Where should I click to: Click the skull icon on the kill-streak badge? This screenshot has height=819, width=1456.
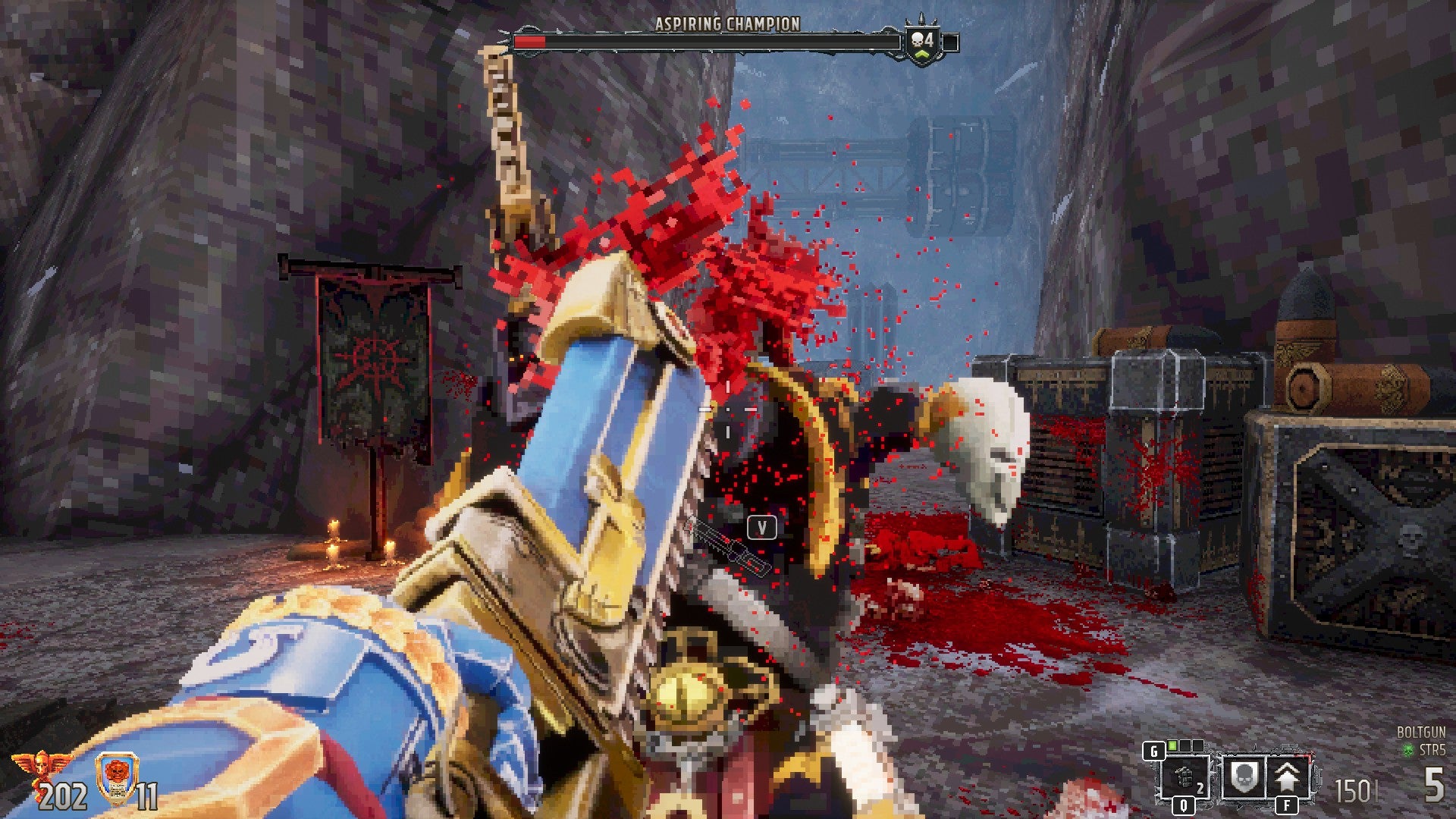pos(916,39)
